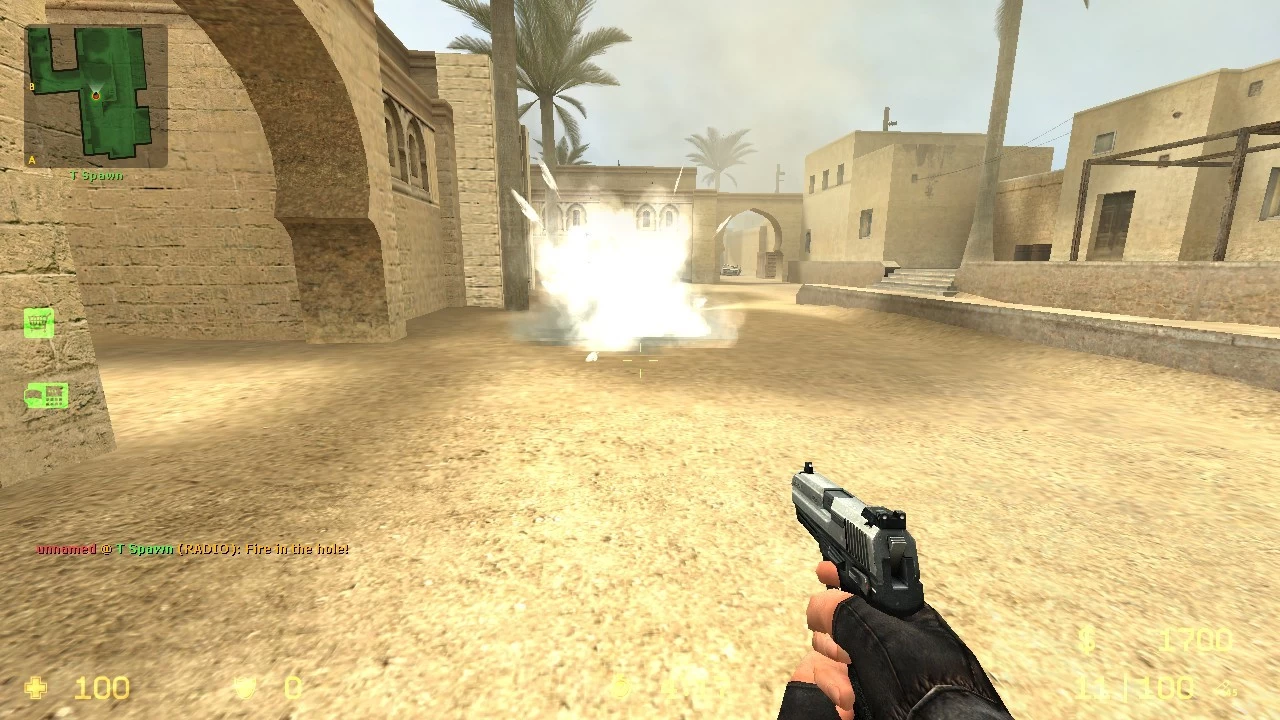Click the round timer clock icon

point(620,687)
